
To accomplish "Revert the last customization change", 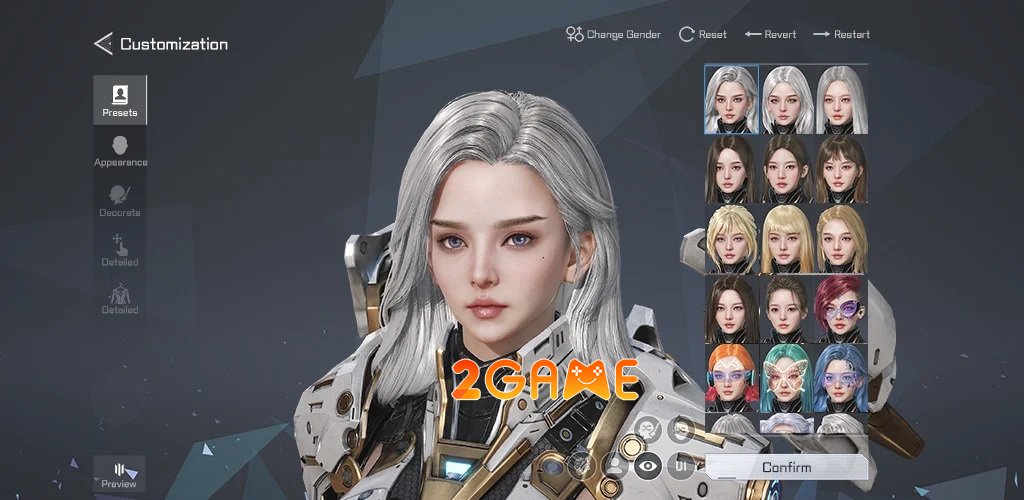I will click(x=770, y=34).
